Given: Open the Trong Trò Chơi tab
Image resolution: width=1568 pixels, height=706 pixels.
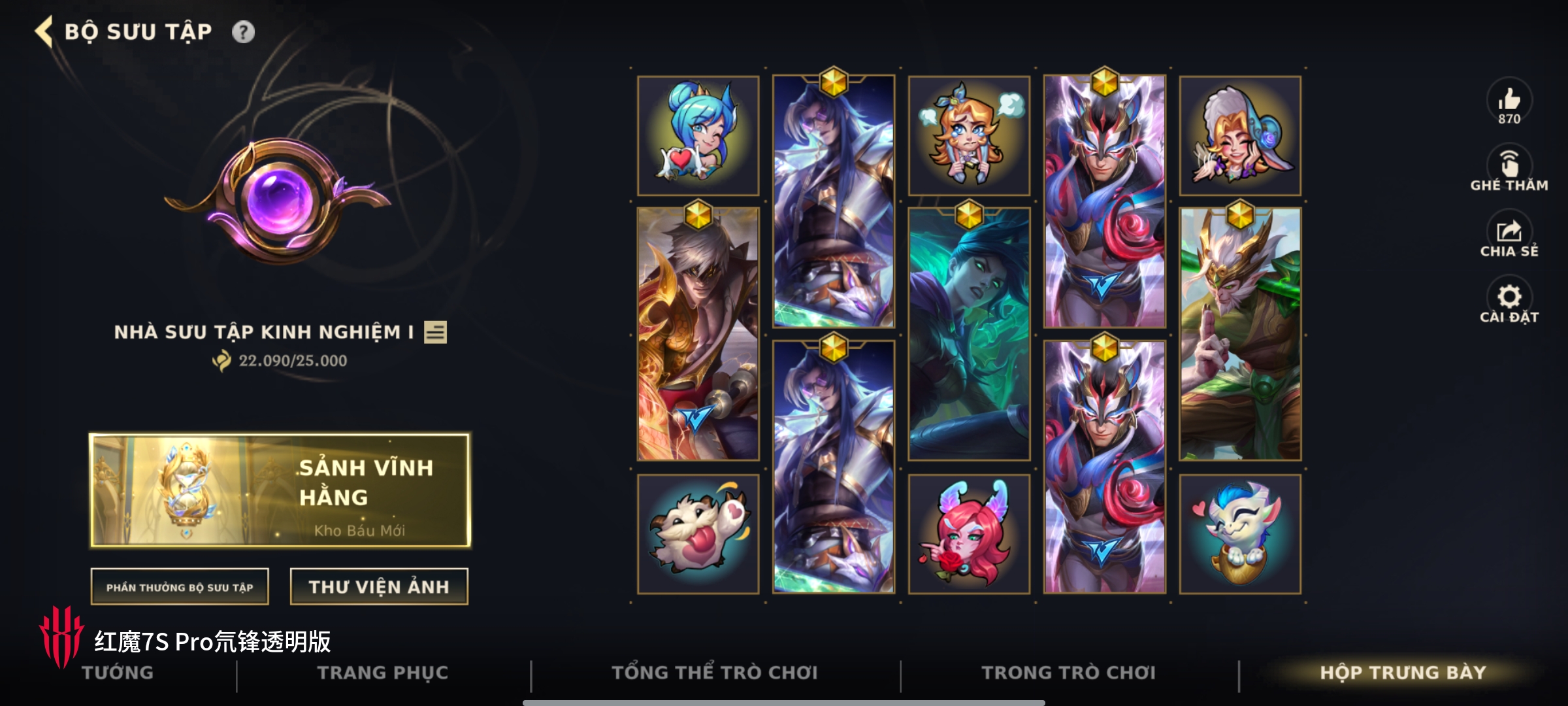Looking at the screenshot, I should 1069,673.
